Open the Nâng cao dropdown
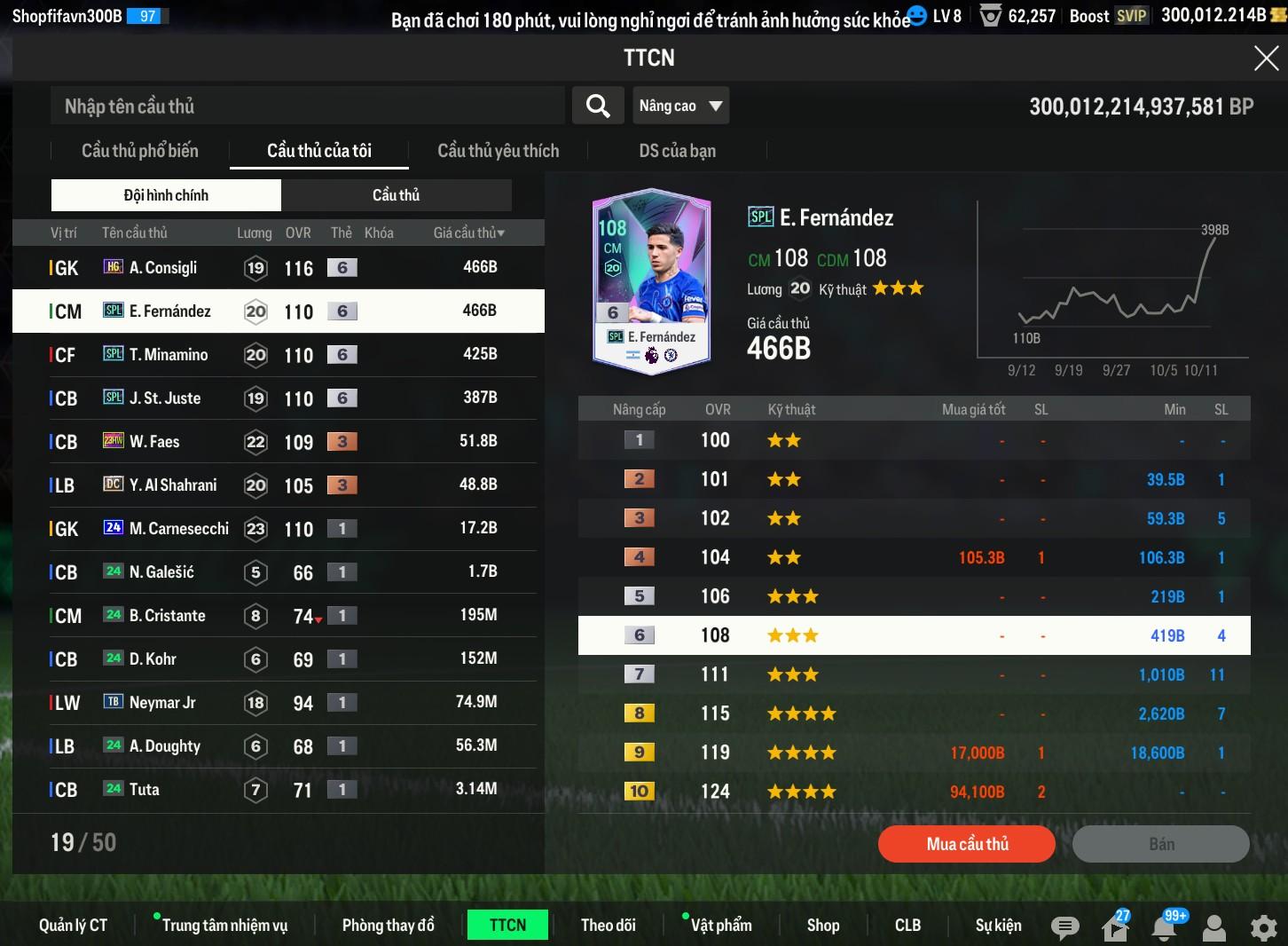The width and height of the screenshot is (1288, 946). (x=680, y=106)
